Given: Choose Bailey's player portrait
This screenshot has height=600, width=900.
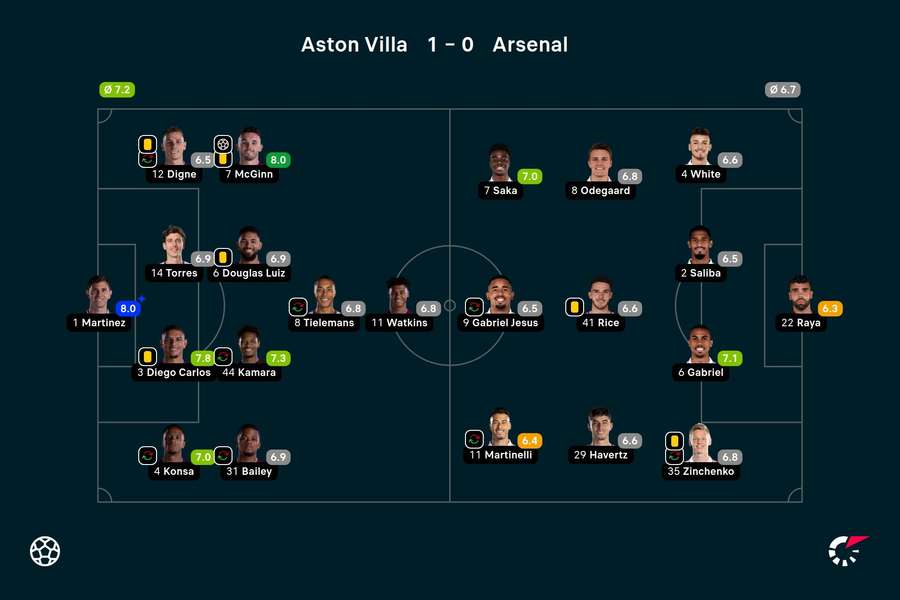Looking at the screenshot, I should [x=249, y=444].
